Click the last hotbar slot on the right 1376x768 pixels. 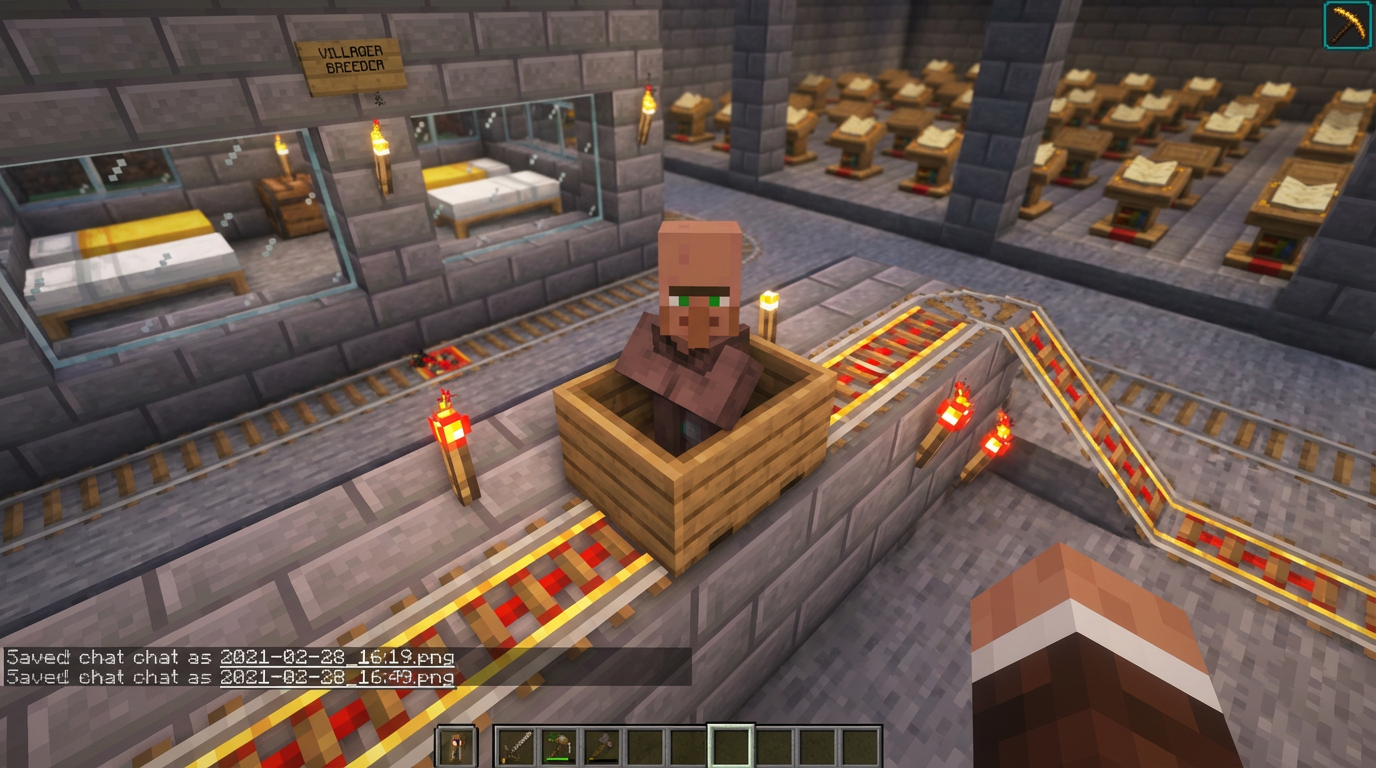pyautogui.click(x=858, y=745)
